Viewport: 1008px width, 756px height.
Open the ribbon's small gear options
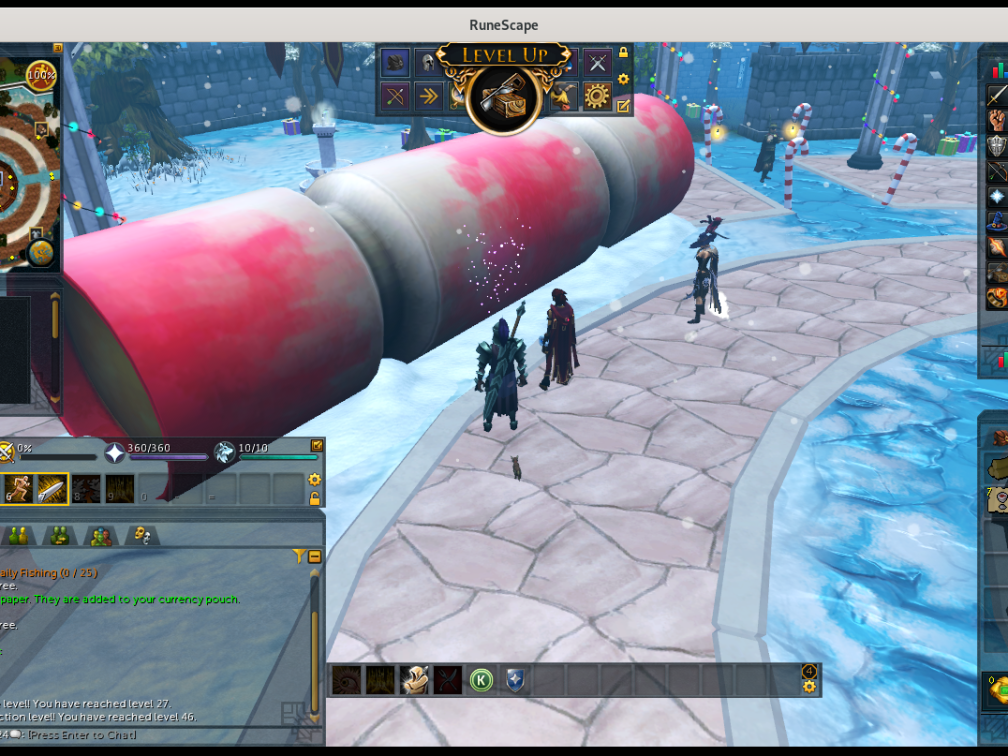[x=624, y=79]
